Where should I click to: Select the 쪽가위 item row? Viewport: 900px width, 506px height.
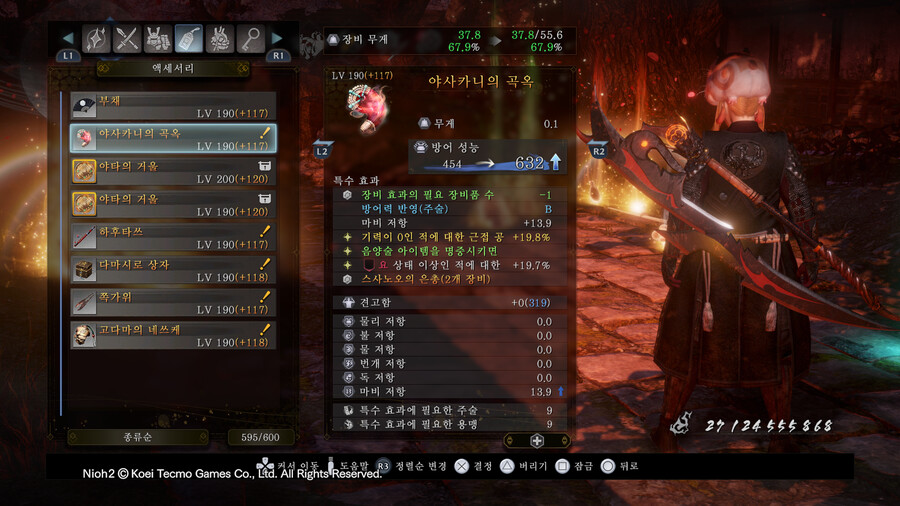click(172, 302)
